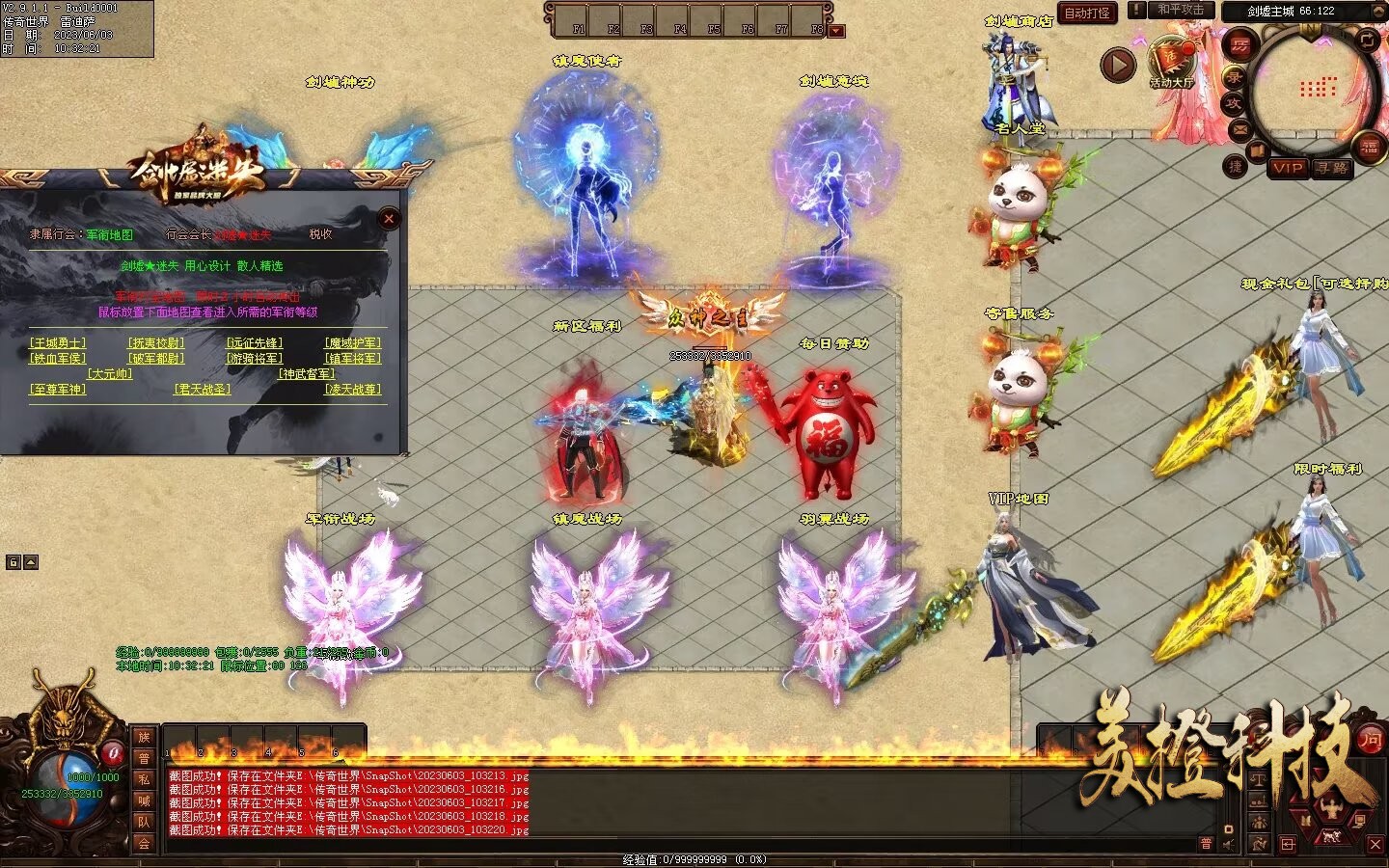The image size is (1389, 868).
Task: Open the [君天战圣] map link
Action: pyautogui.click(x=203, y=390)
